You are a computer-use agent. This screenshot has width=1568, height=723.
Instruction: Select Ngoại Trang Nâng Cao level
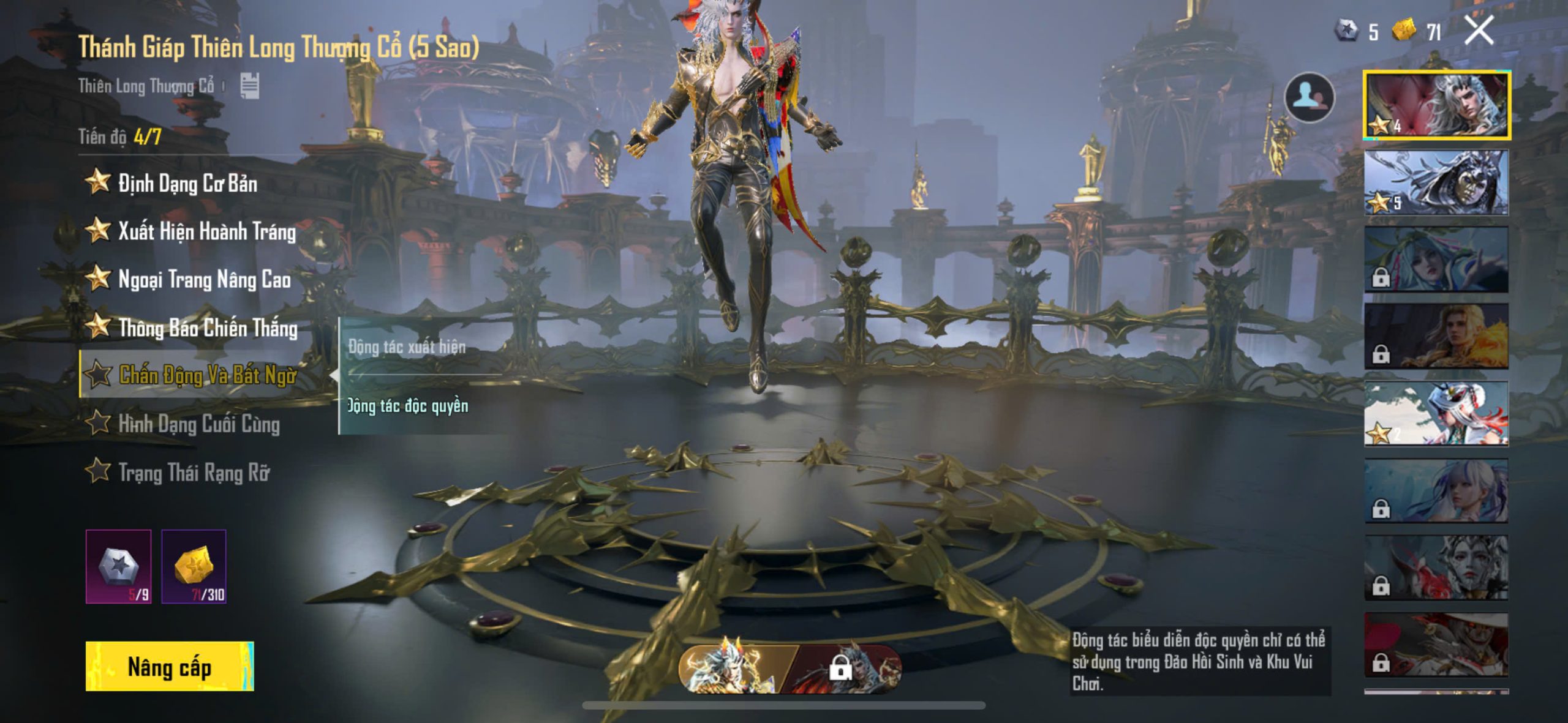(204, 280)
